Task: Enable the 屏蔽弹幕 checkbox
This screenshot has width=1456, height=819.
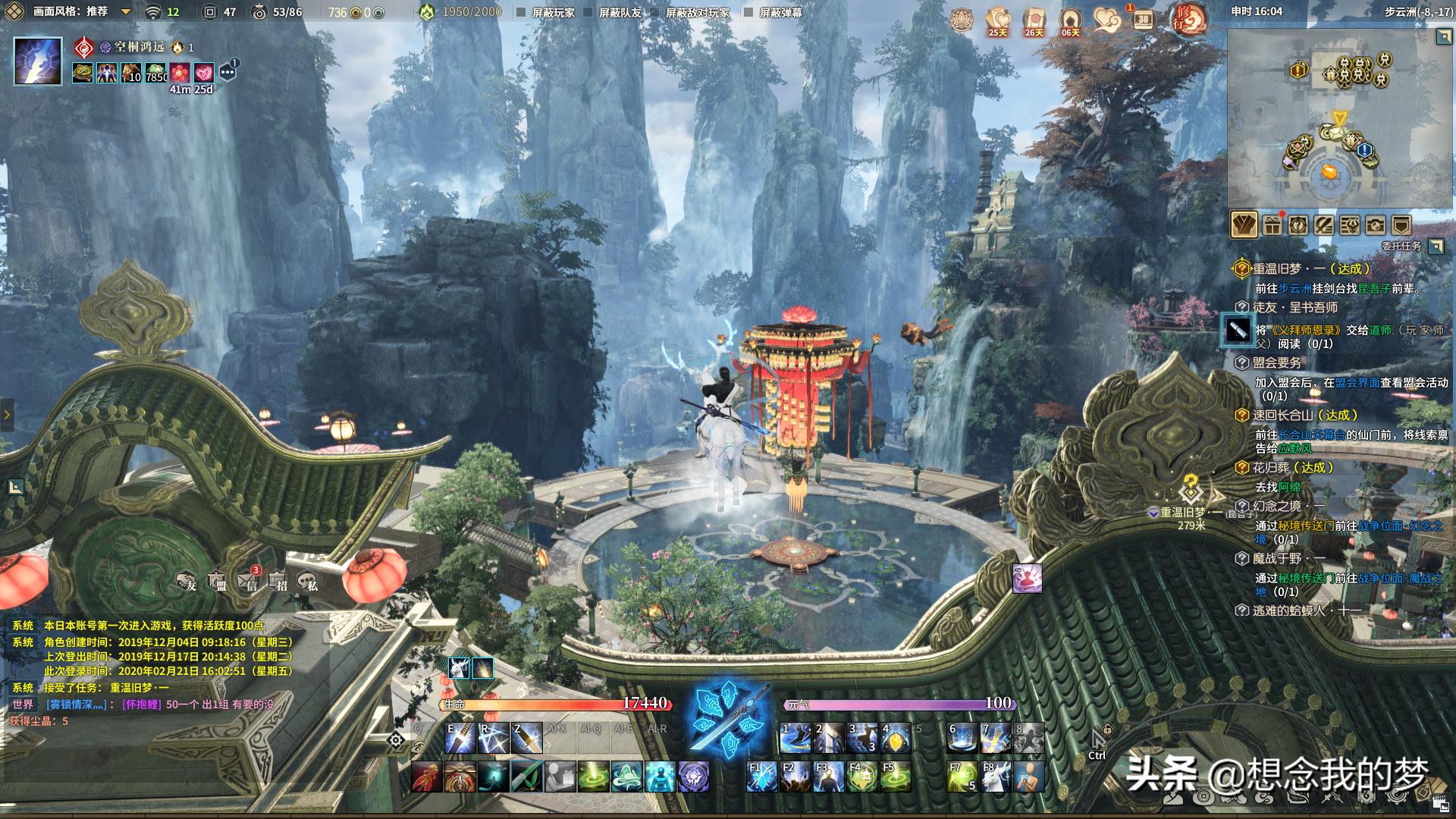Action: coord(748,13)
